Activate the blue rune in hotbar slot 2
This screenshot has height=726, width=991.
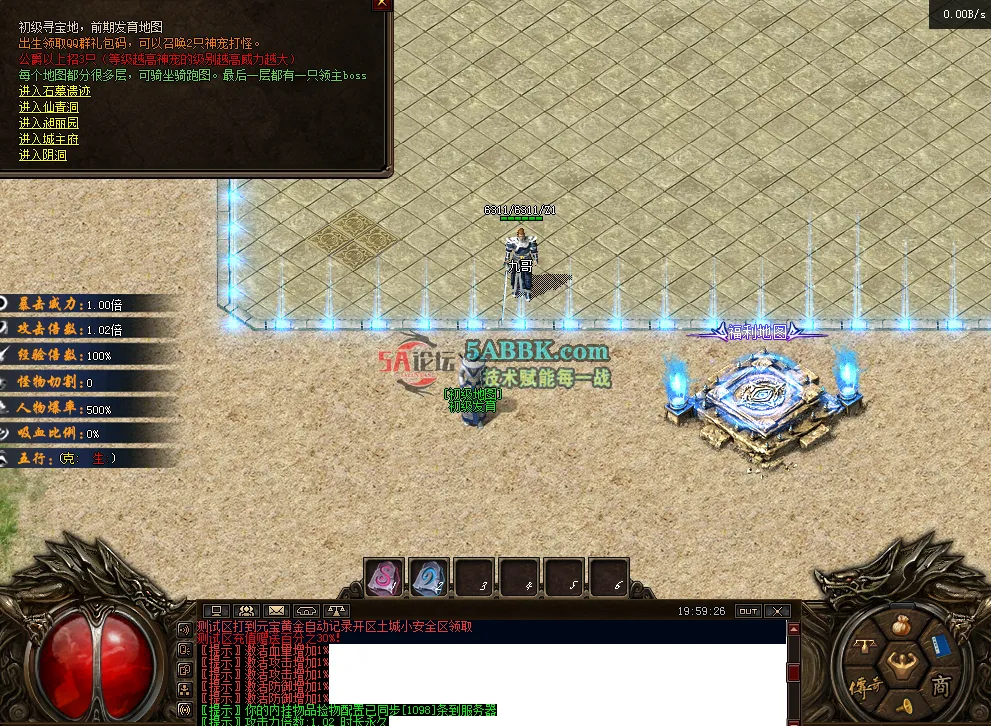tap(429, 577)
